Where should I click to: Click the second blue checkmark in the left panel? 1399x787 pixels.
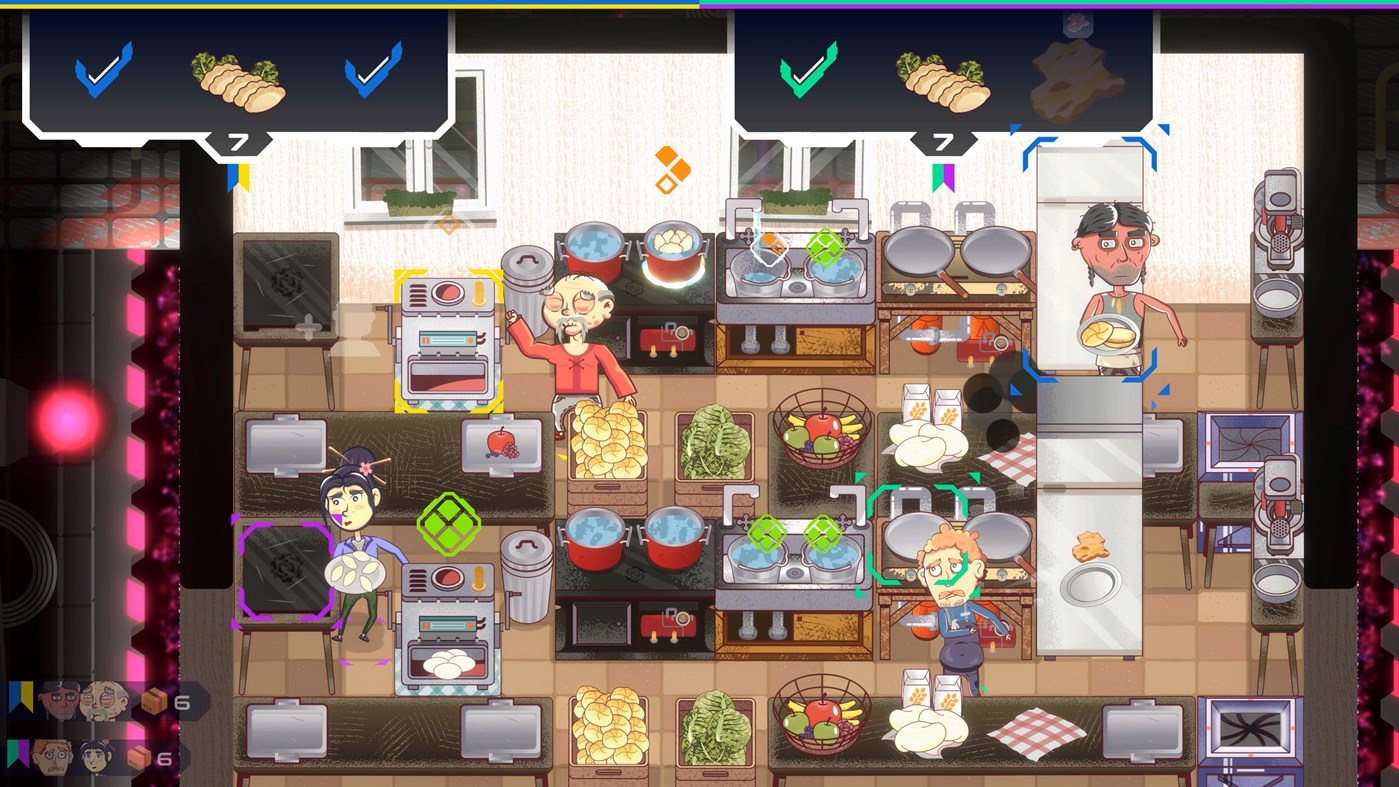pos(375,72)
